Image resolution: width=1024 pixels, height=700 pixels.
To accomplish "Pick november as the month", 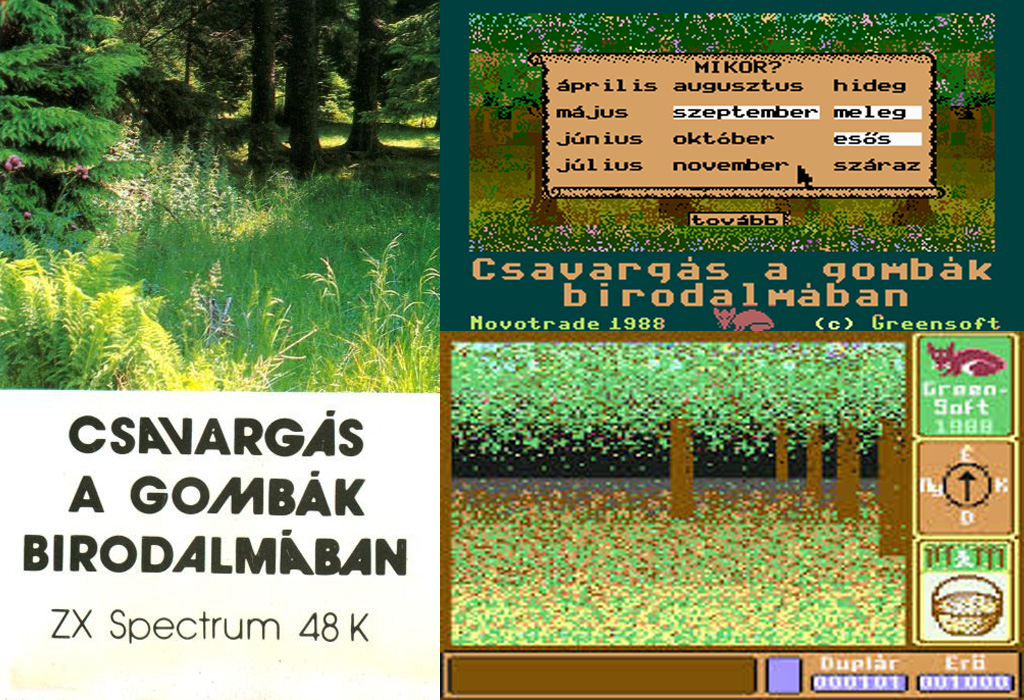I will tap(730, 166).
